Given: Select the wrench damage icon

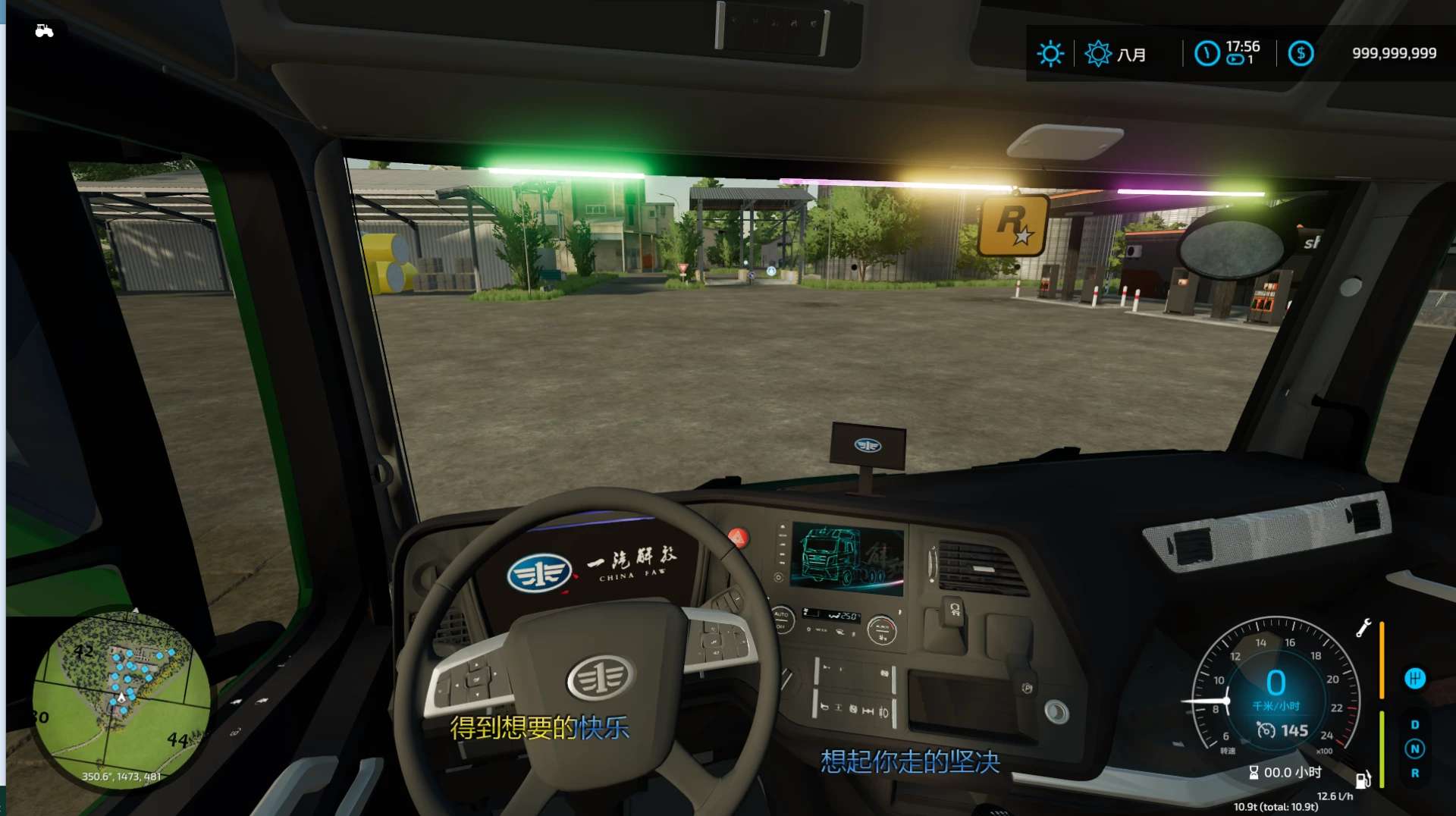Looking at the screenshot, I should (1363, 628).
